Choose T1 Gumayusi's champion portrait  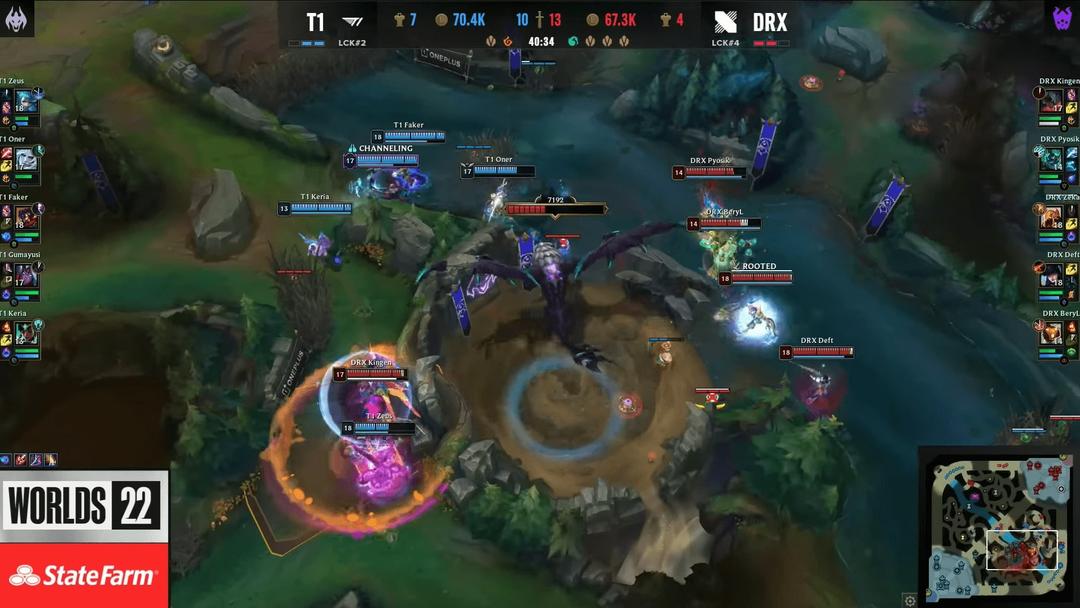(26, 275)
